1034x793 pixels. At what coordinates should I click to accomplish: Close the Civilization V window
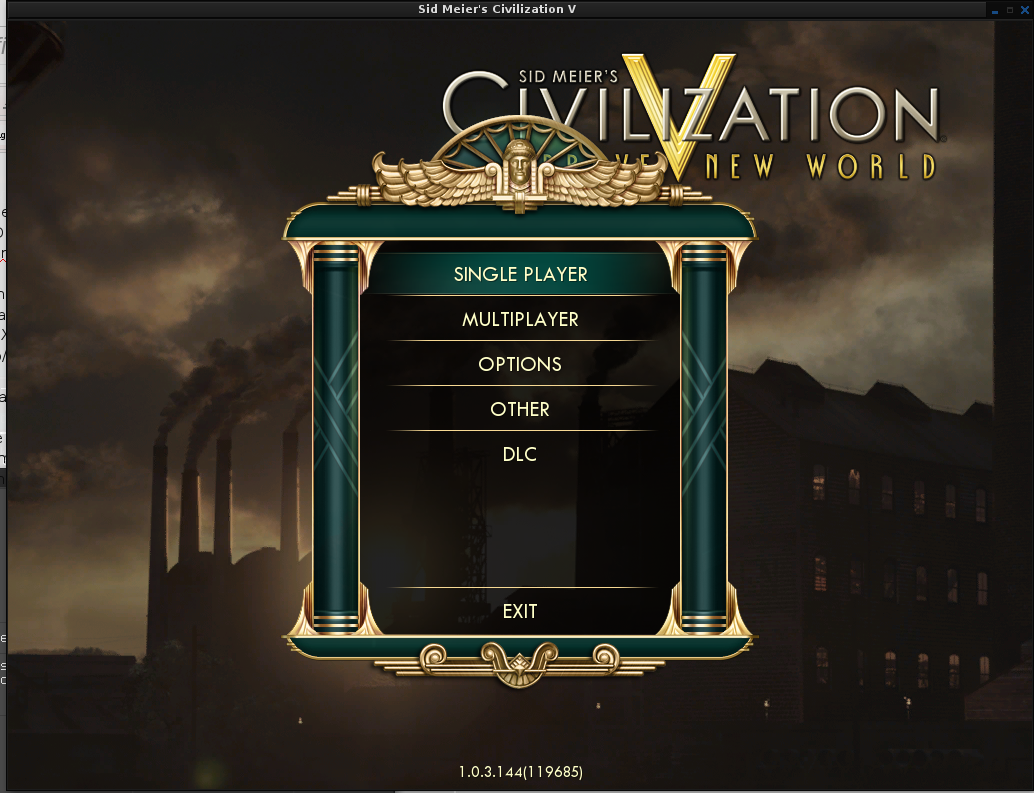(x=1024, y=9)
